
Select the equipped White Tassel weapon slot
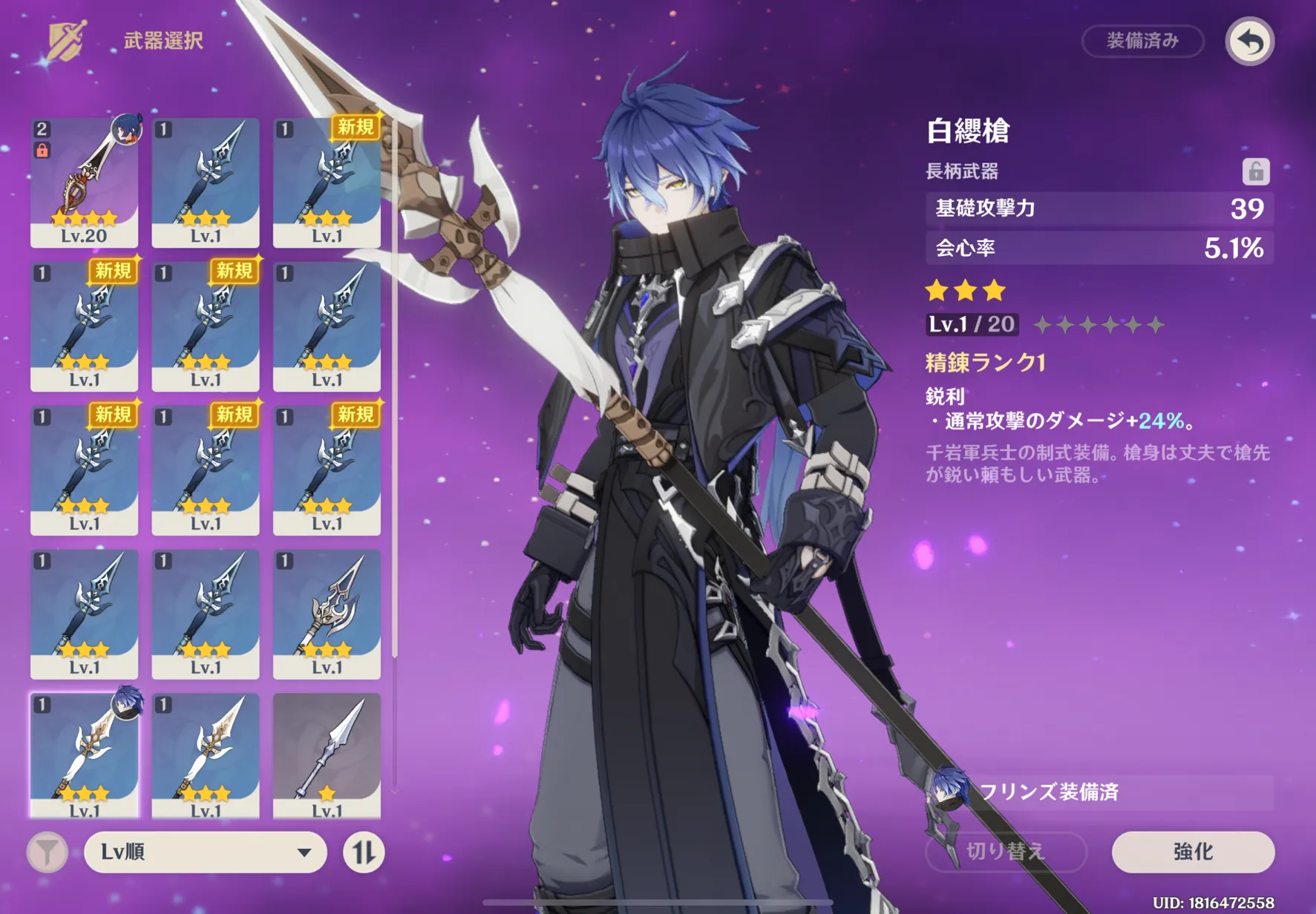(84, 755)
